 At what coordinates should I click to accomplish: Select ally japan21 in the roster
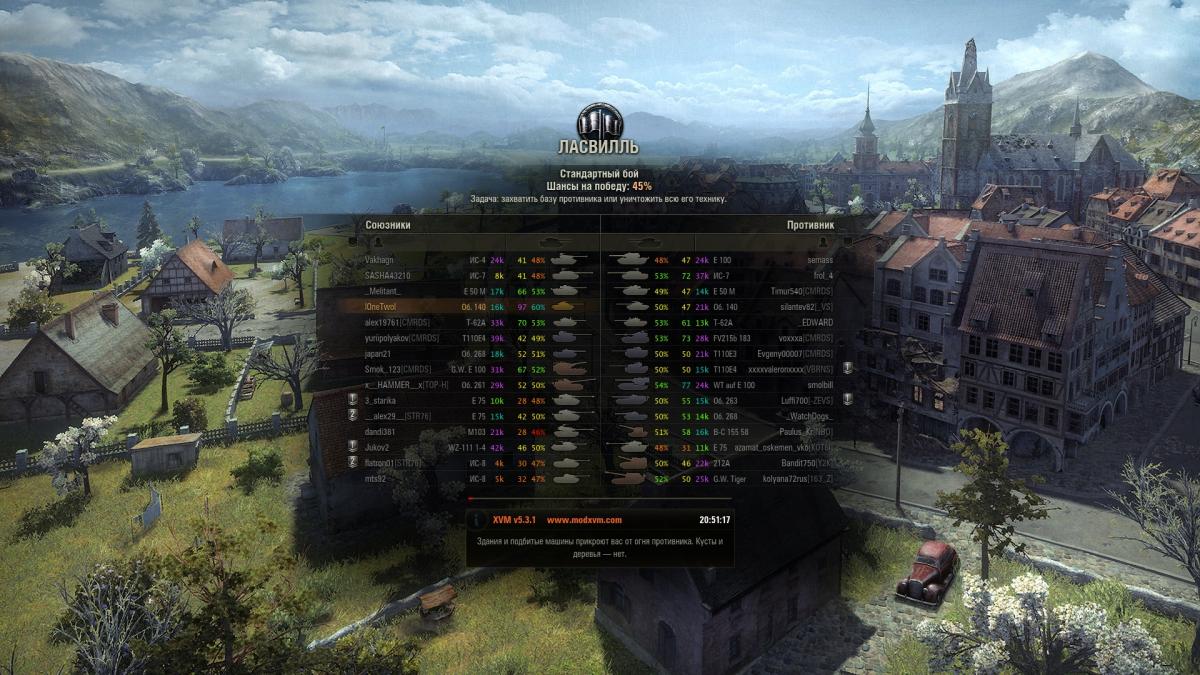point(377,353)
